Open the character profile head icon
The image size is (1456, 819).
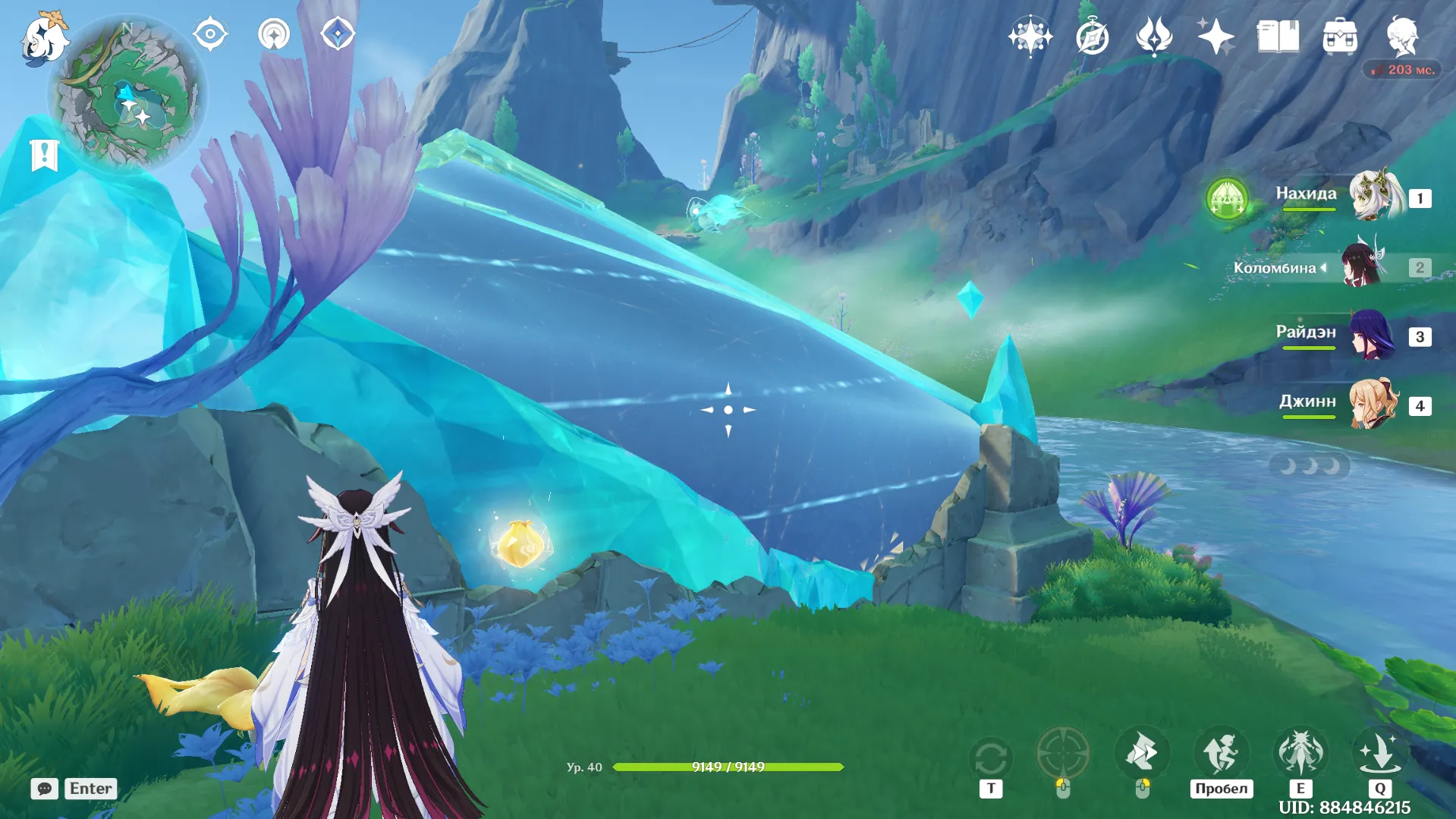(x=1402, y=36)
